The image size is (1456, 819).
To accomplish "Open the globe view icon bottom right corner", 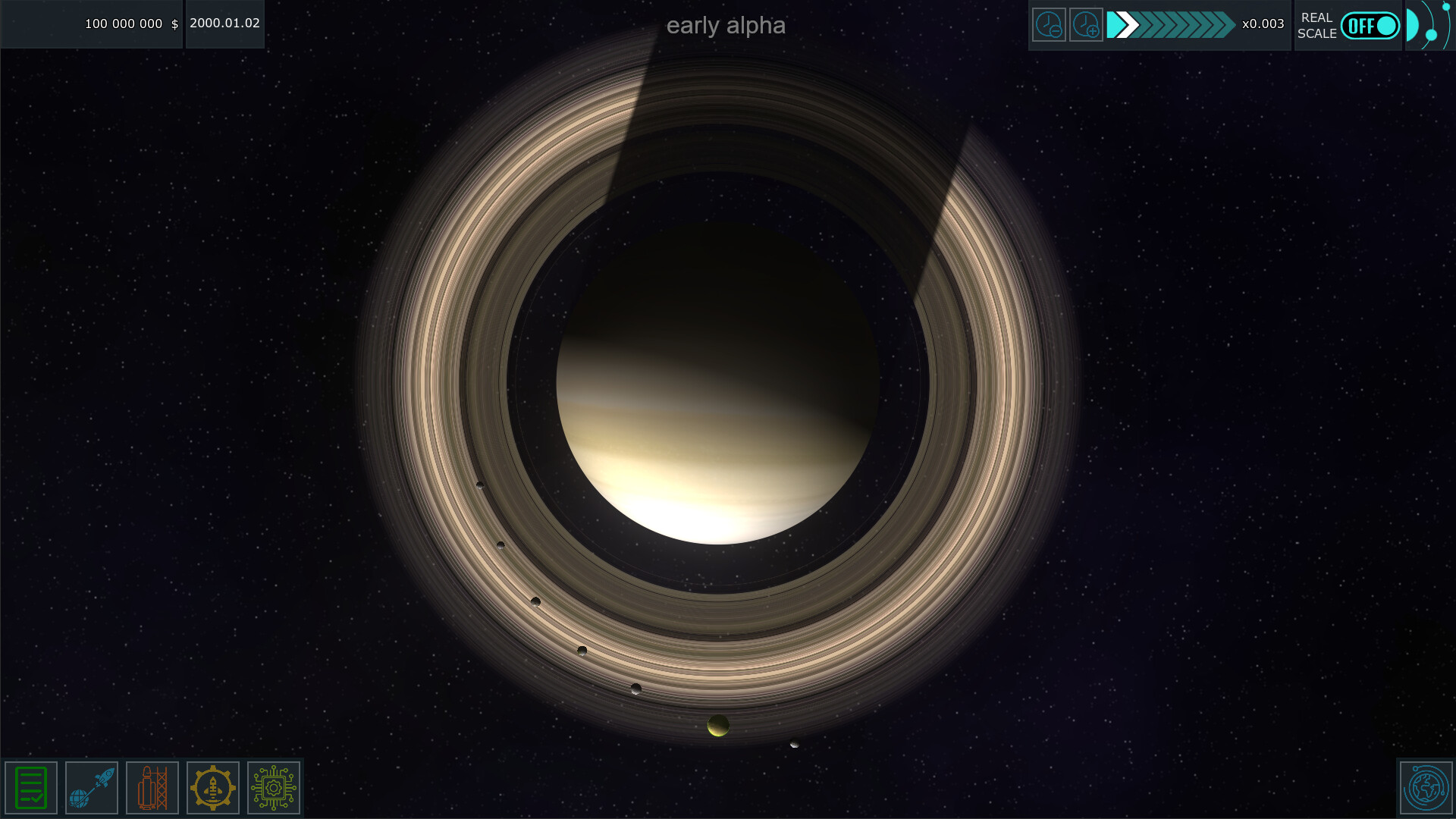I will tap(1426, 788).
